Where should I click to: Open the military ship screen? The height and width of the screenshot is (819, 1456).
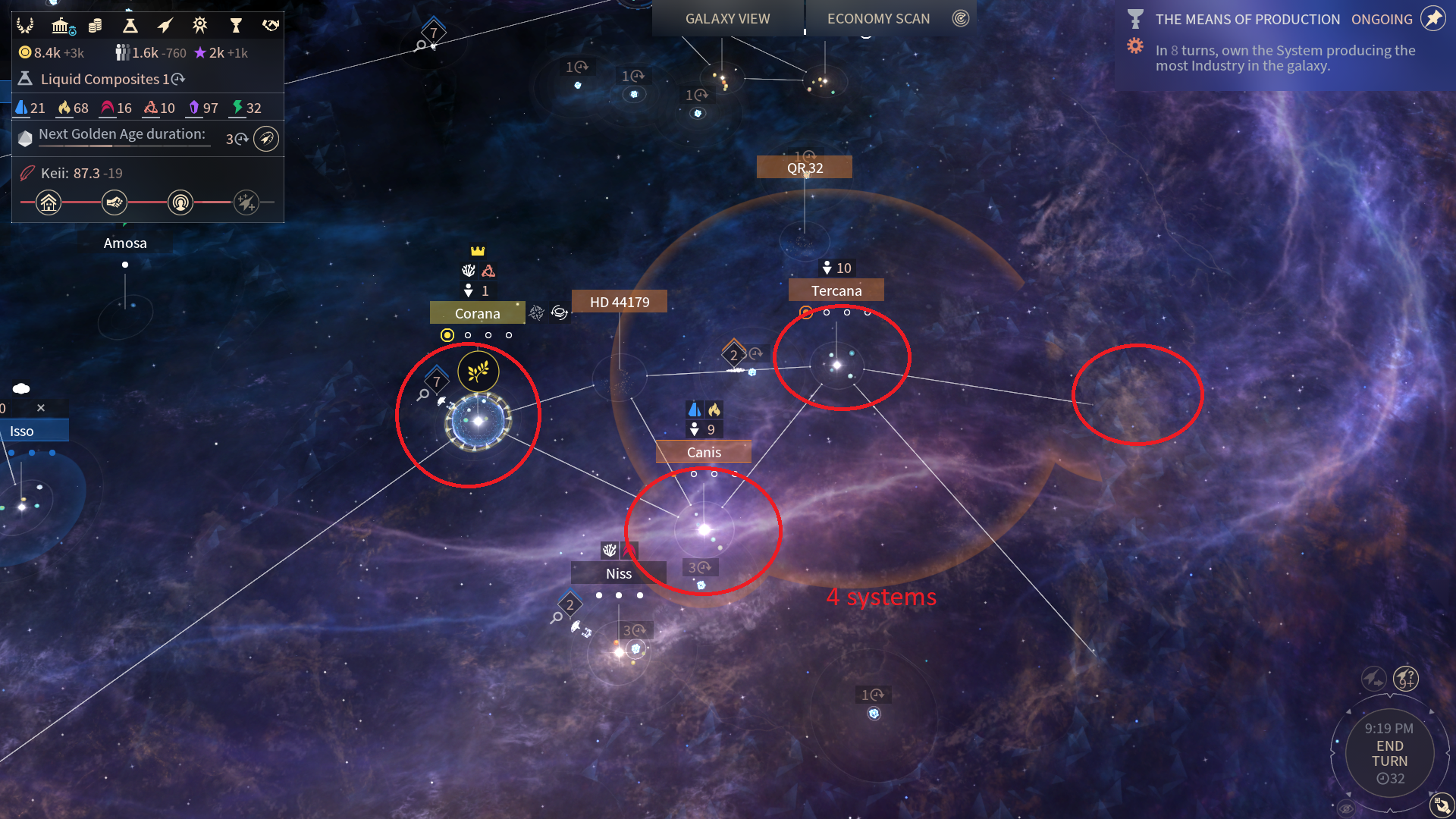pyautogui.click(x=165, y=26)
